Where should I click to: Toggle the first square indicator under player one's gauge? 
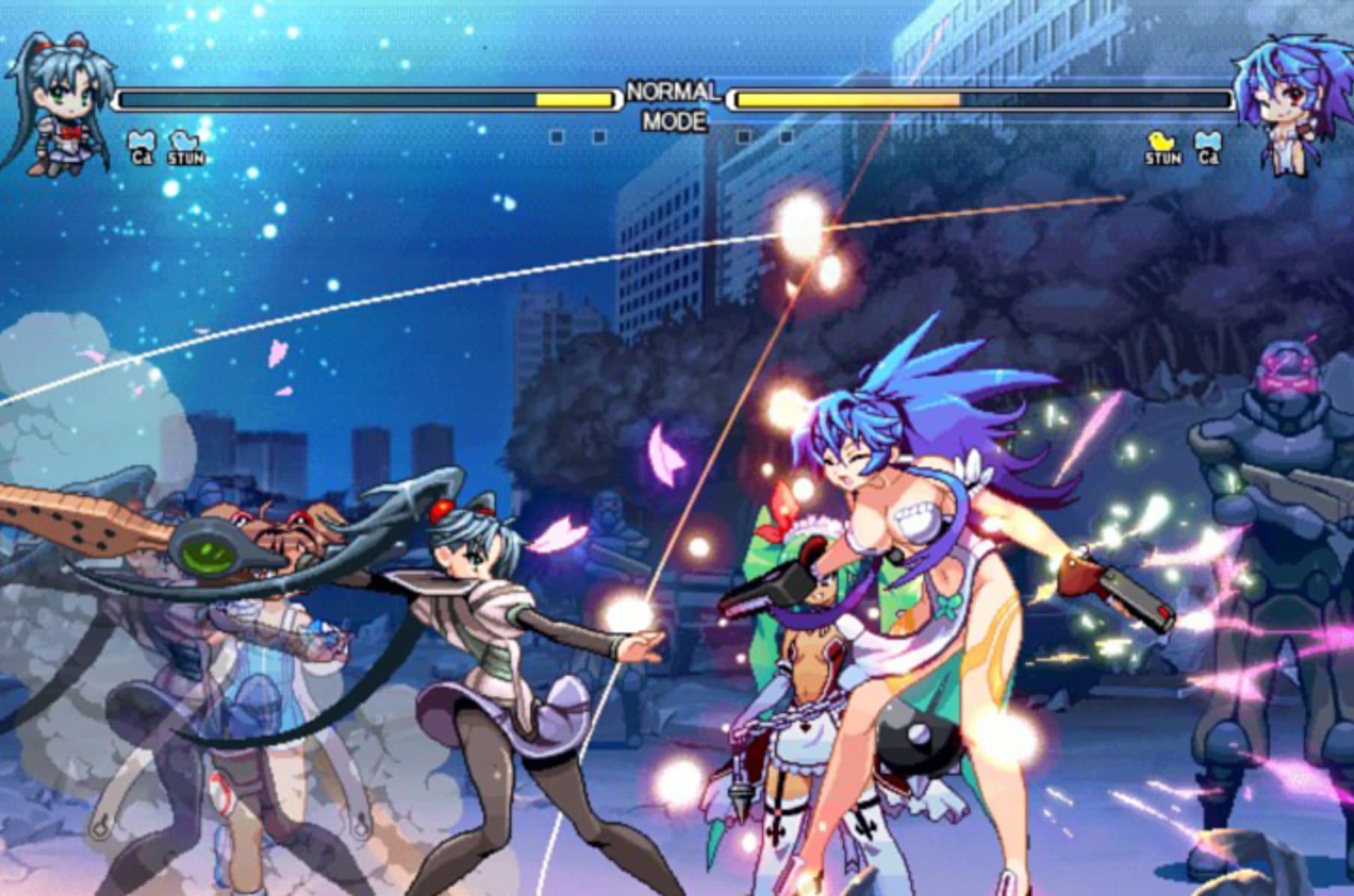(555, 137)
